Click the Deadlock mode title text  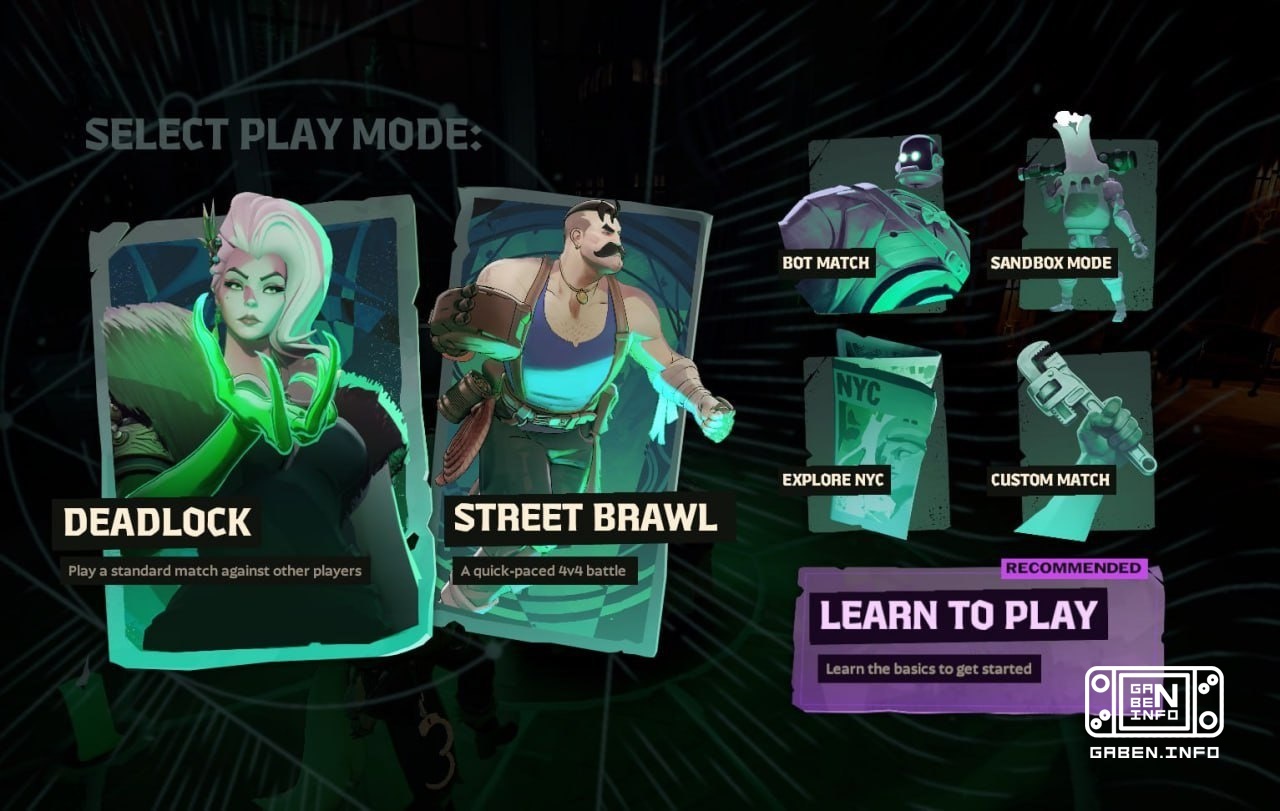click(158, 522)
